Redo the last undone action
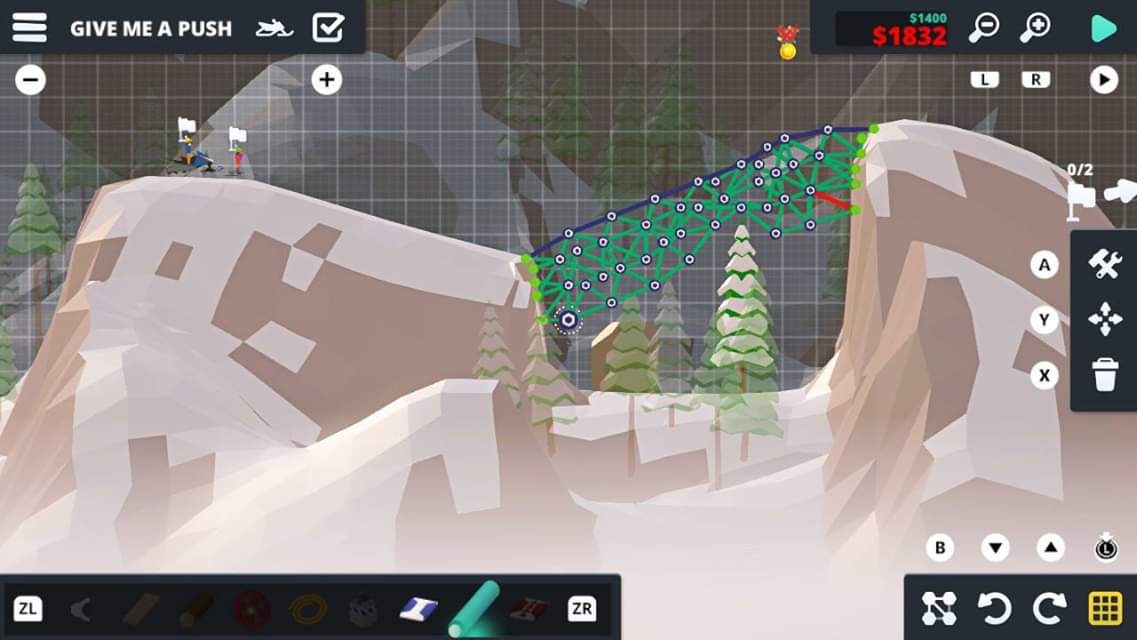The width and height of the screenshot is (1137, 640). click(x=1050, y=608)
